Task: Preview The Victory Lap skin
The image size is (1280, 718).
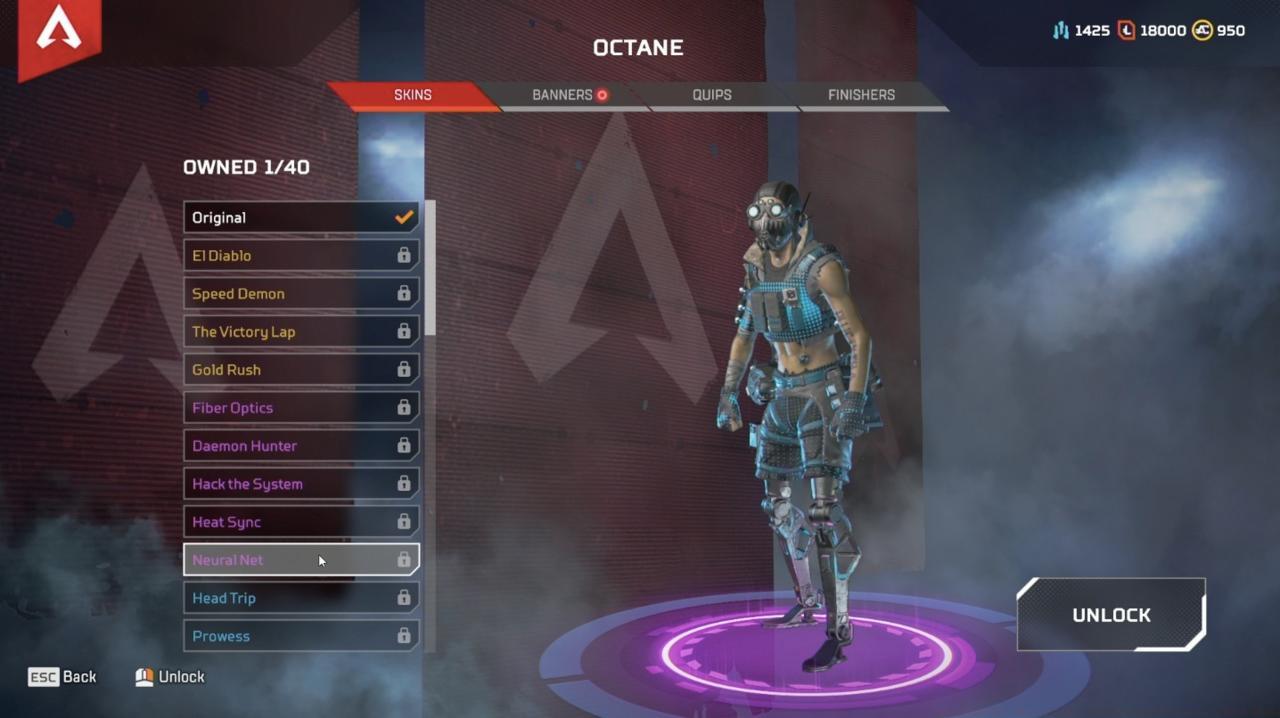Action: coord(300,332)
